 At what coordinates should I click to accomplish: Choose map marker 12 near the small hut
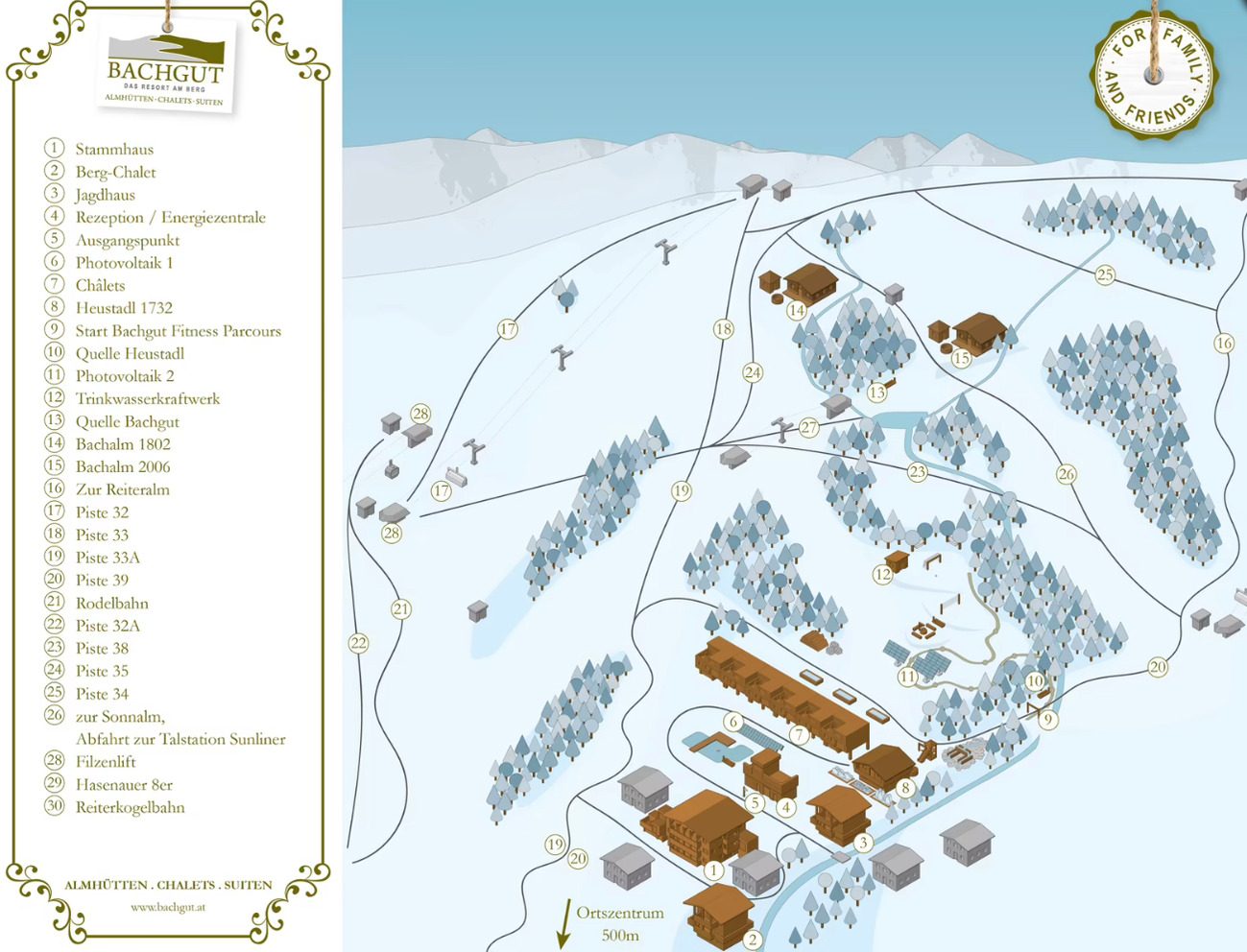click(x=883, y=574)
